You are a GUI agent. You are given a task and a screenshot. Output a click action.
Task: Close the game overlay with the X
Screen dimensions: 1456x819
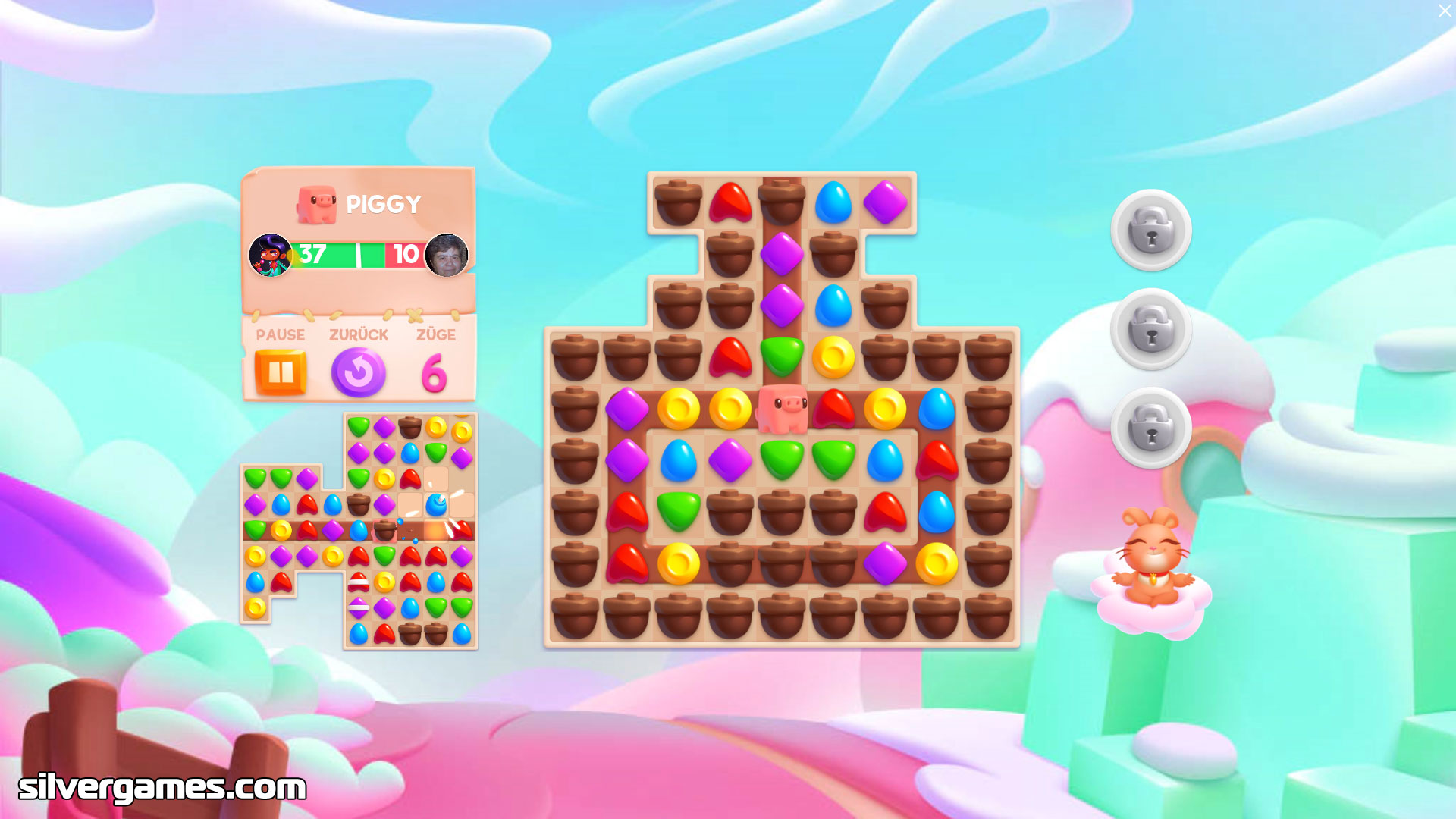(1444, 11)
